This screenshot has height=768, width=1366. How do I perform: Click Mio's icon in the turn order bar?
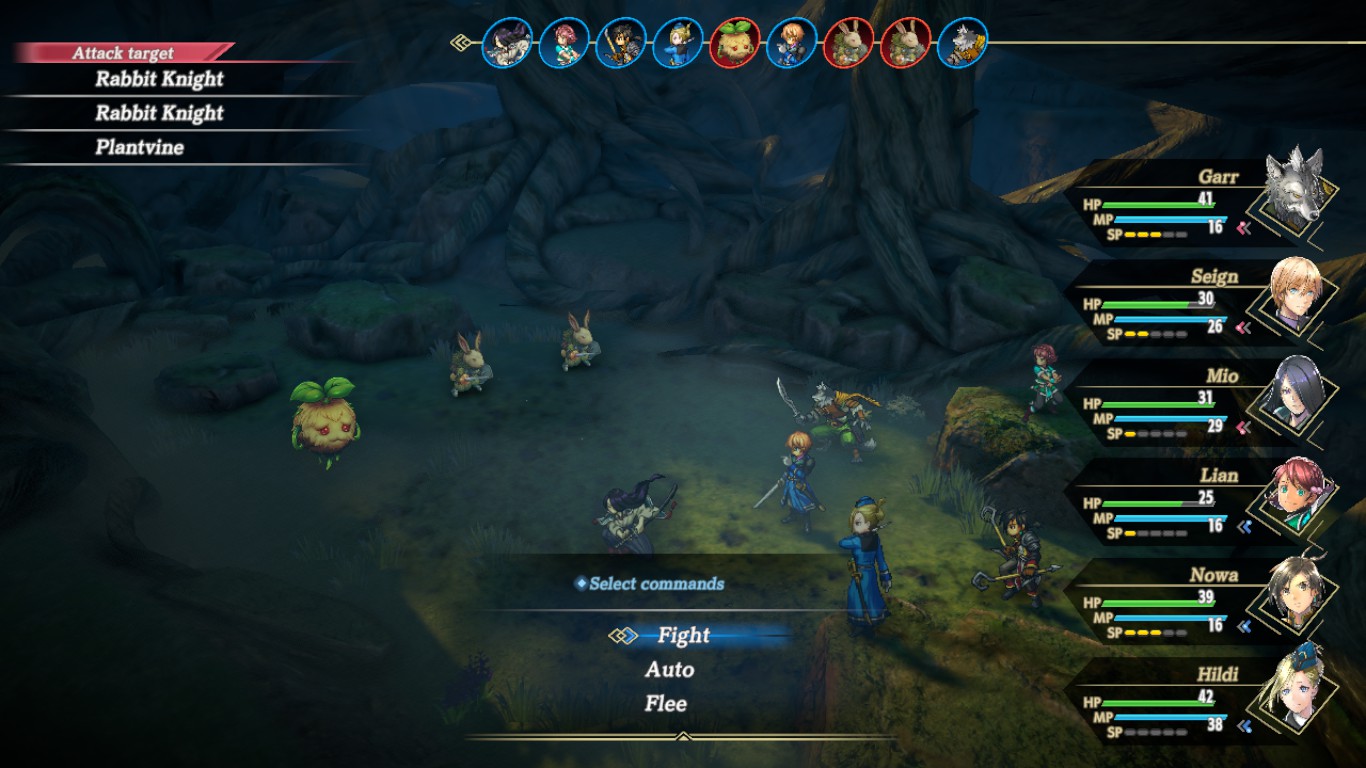(x=507, y=43)
